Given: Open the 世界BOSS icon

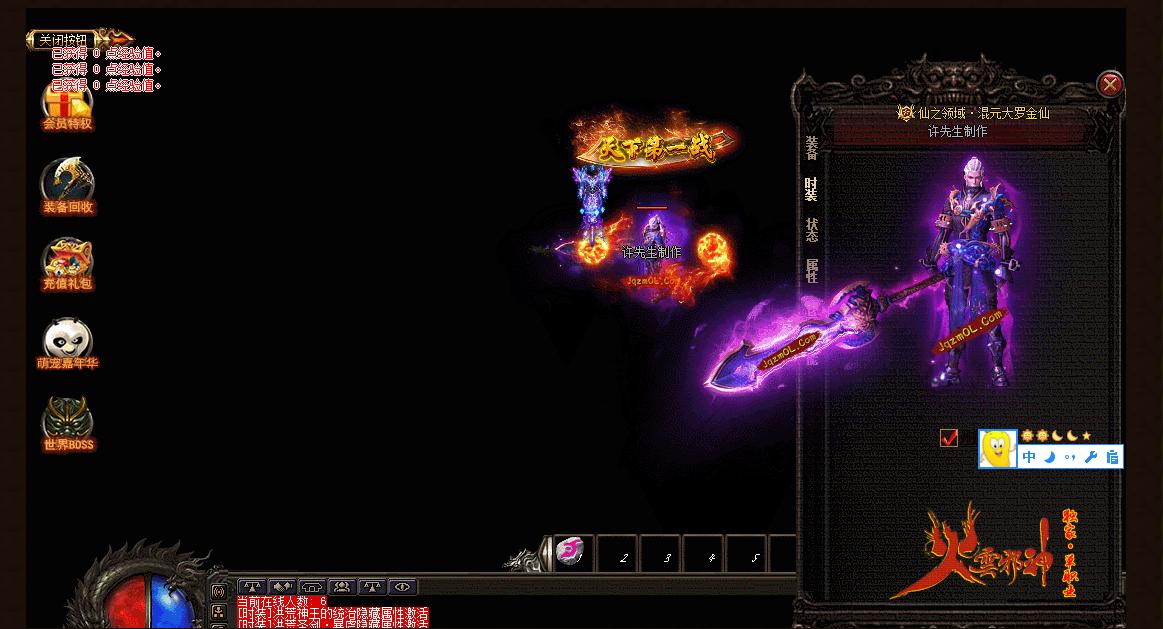Looking at the screenshot, I should [x=67, y=423].
